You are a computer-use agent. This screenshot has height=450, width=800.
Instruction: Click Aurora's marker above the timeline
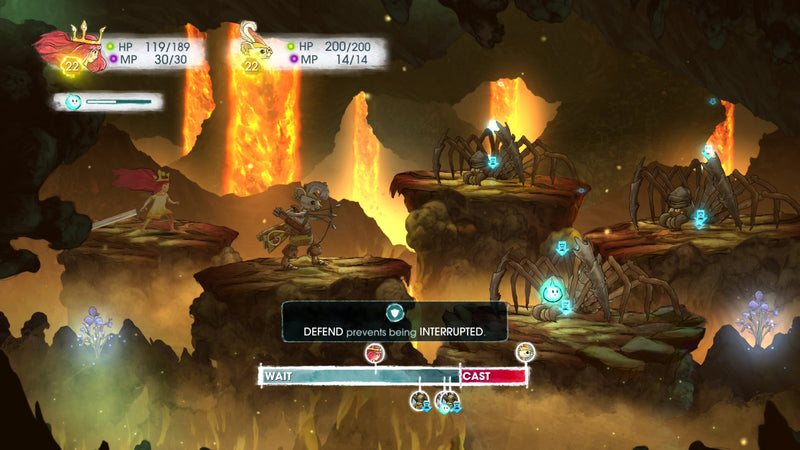[375, 352]
